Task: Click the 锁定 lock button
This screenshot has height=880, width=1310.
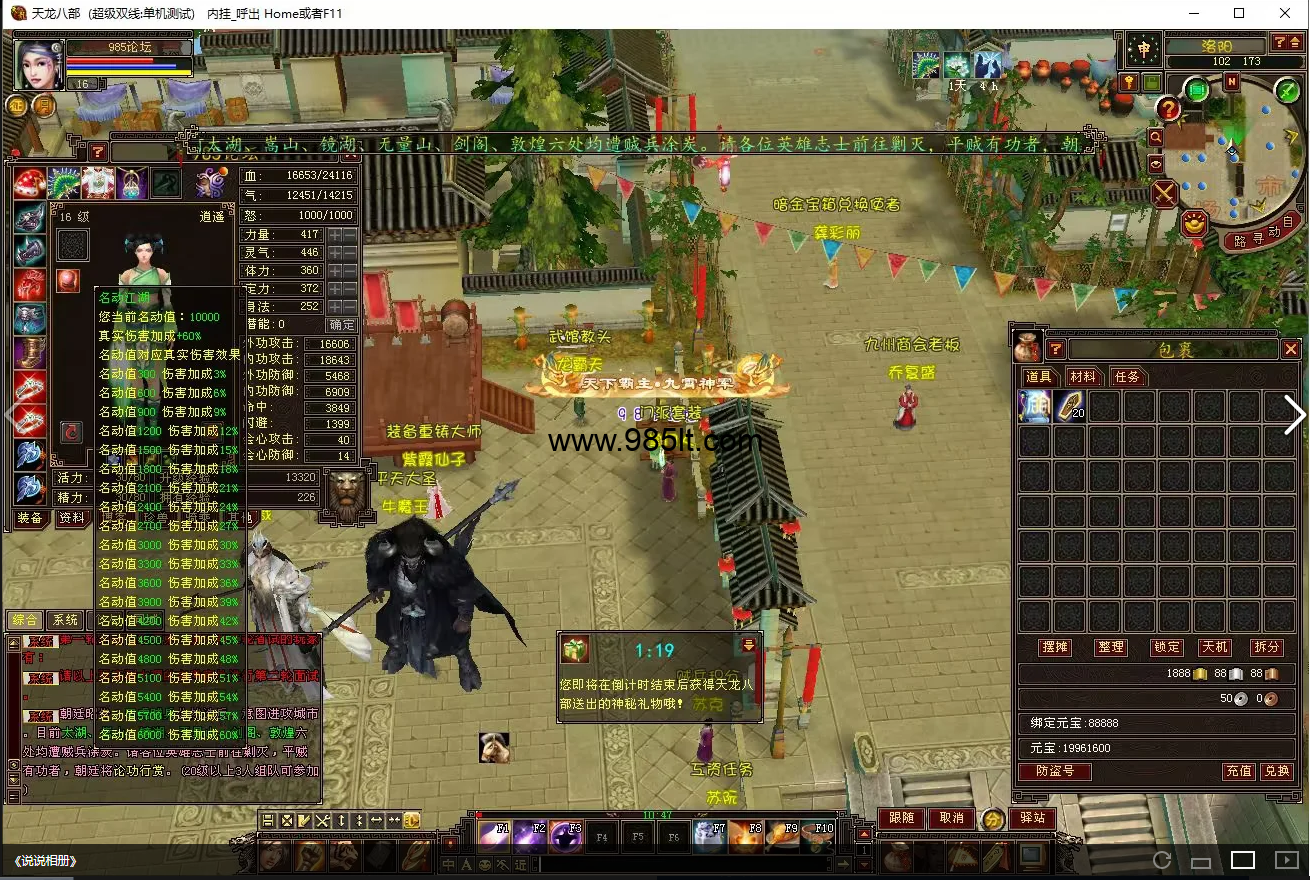Action: (x=1166, y=647)
